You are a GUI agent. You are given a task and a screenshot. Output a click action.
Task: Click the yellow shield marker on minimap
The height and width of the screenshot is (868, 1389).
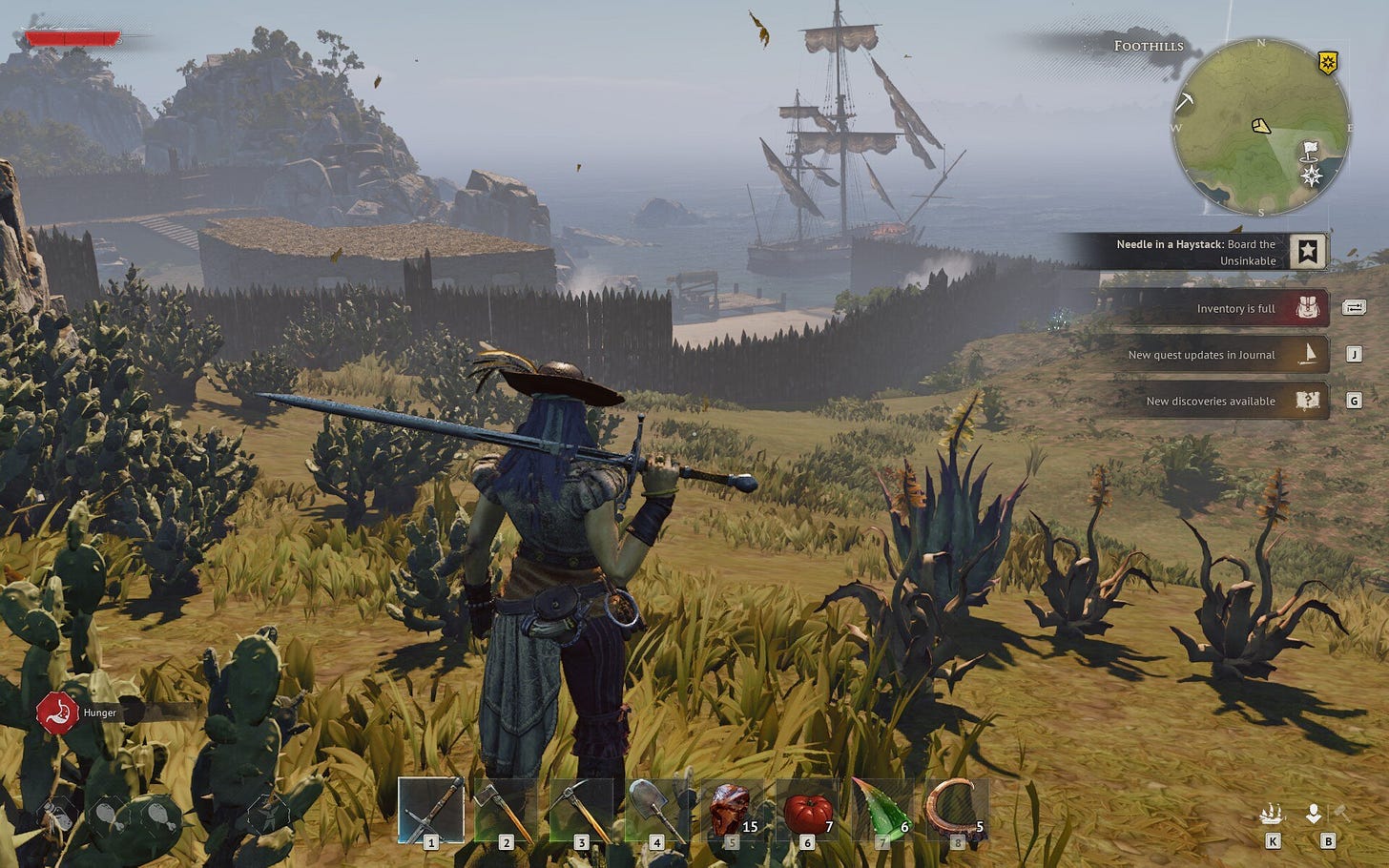coord(1327,63)
